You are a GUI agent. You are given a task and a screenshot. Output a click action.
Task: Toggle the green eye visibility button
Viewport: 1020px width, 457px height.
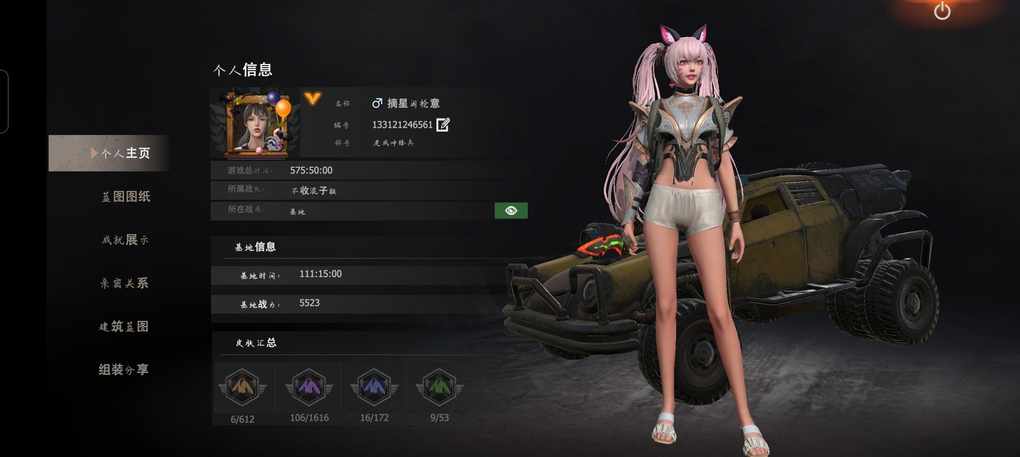(x=510, y=210)
